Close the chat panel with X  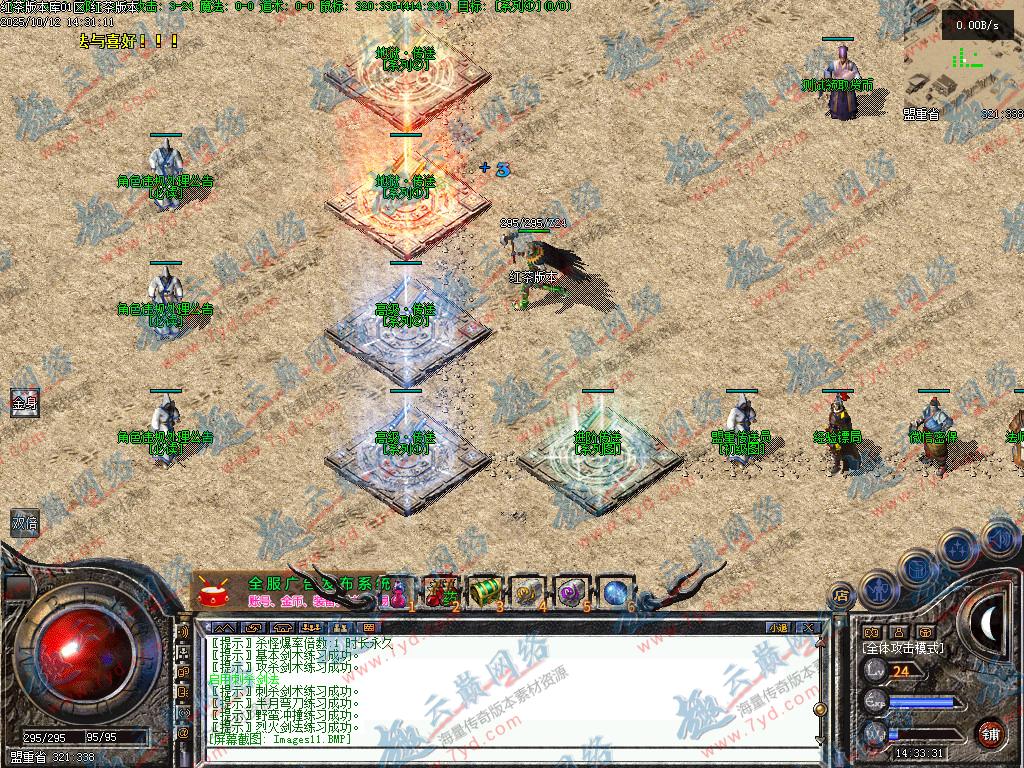[x=808, y=628]
